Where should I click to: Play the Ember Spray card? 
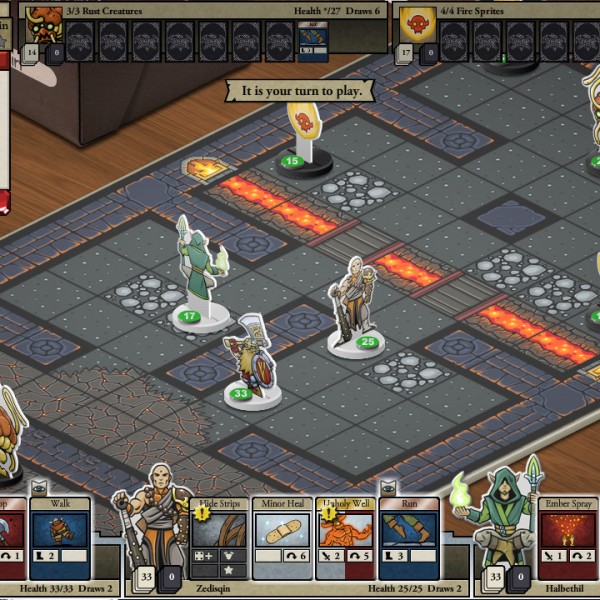point(567,538)
